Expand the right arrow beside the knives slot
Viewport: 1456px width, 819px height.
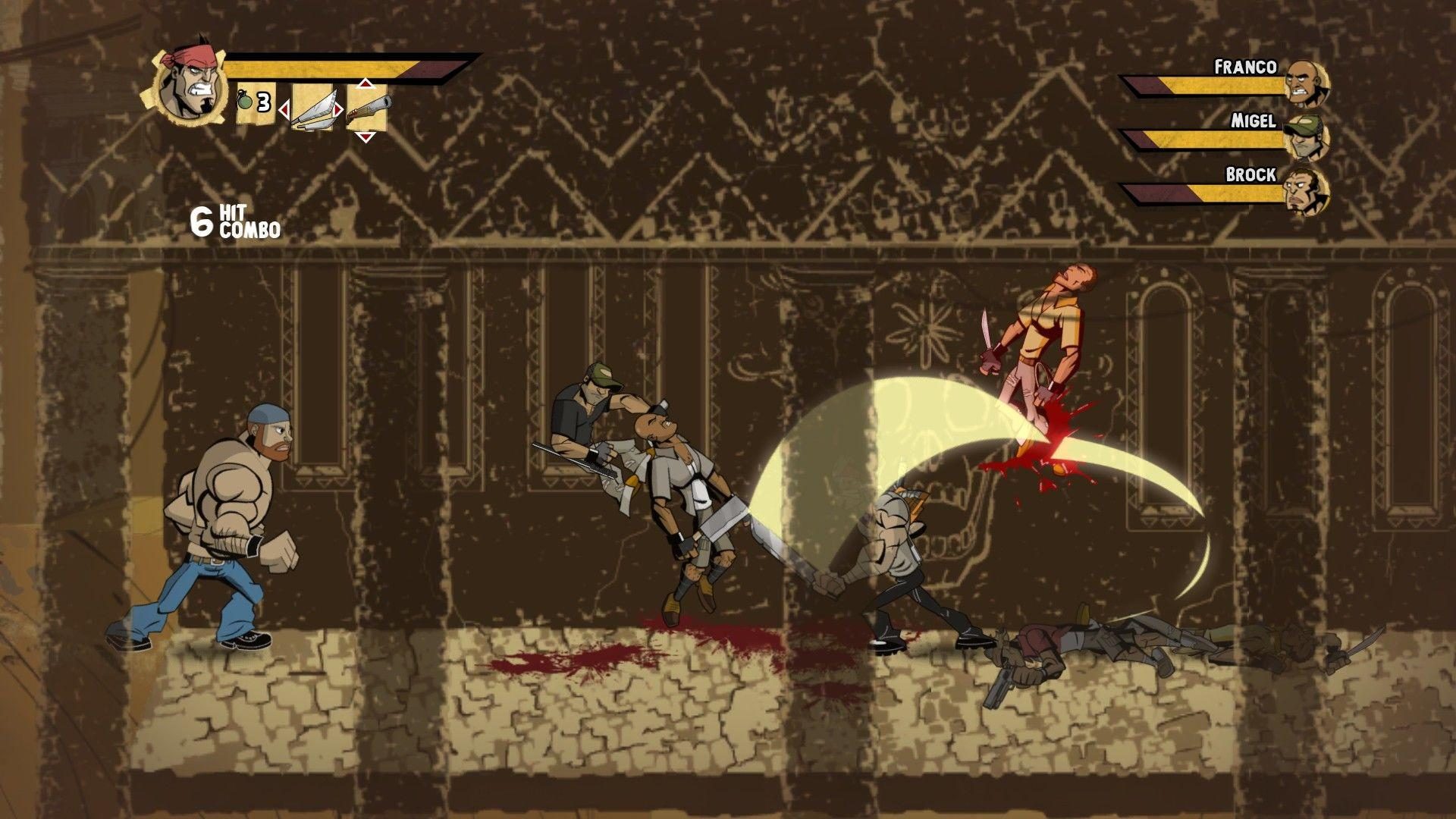pos(338,109)
